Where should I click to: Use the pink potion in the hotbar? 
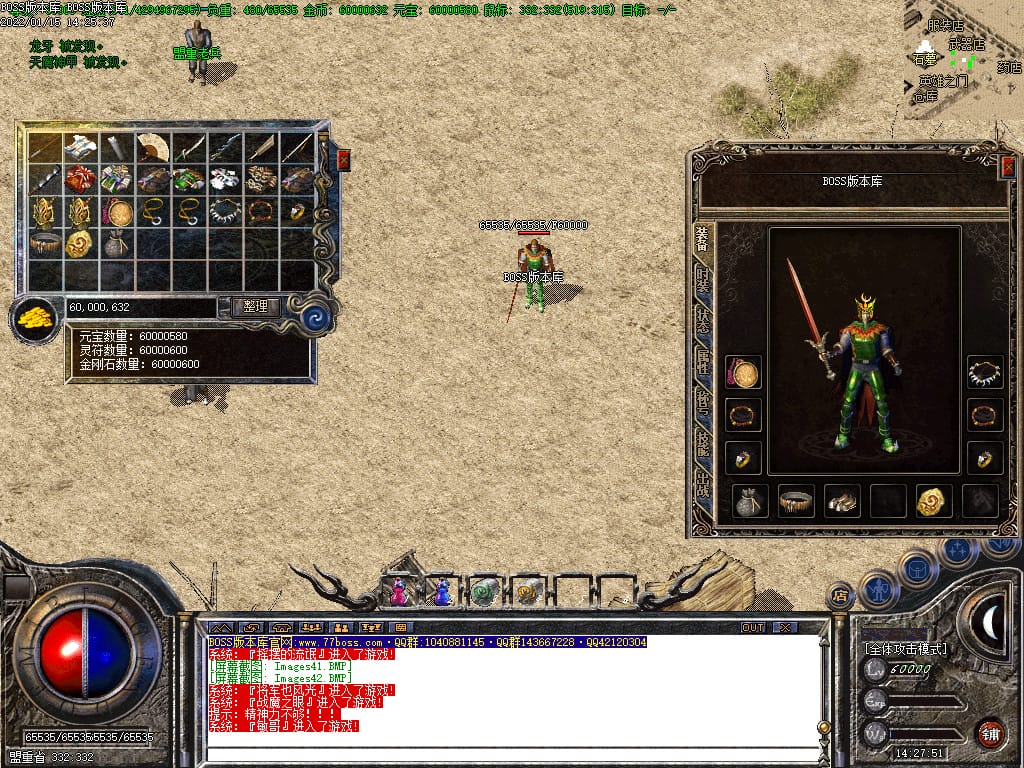click(398, 592)
